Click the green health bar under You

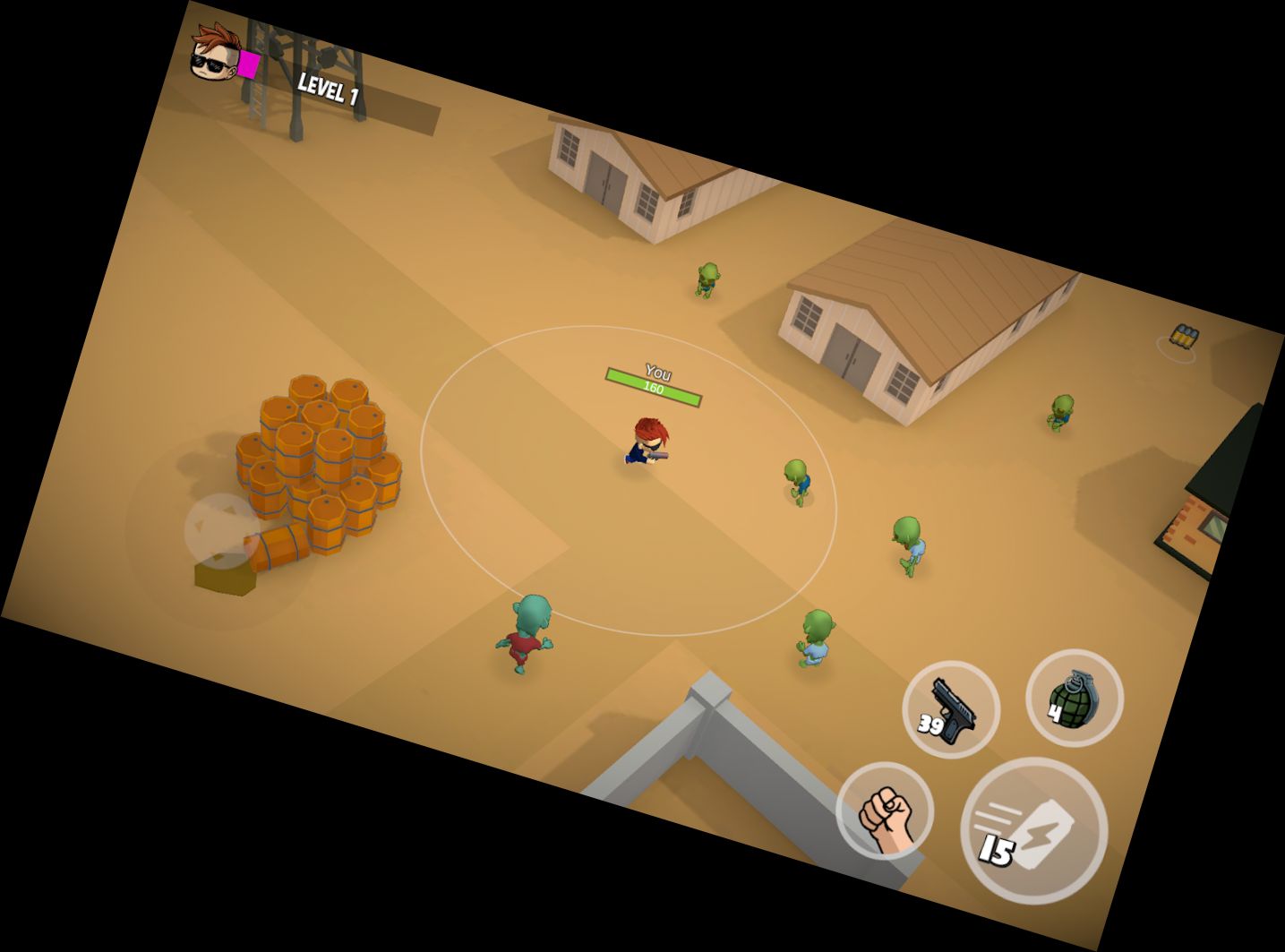pos(655,387)
